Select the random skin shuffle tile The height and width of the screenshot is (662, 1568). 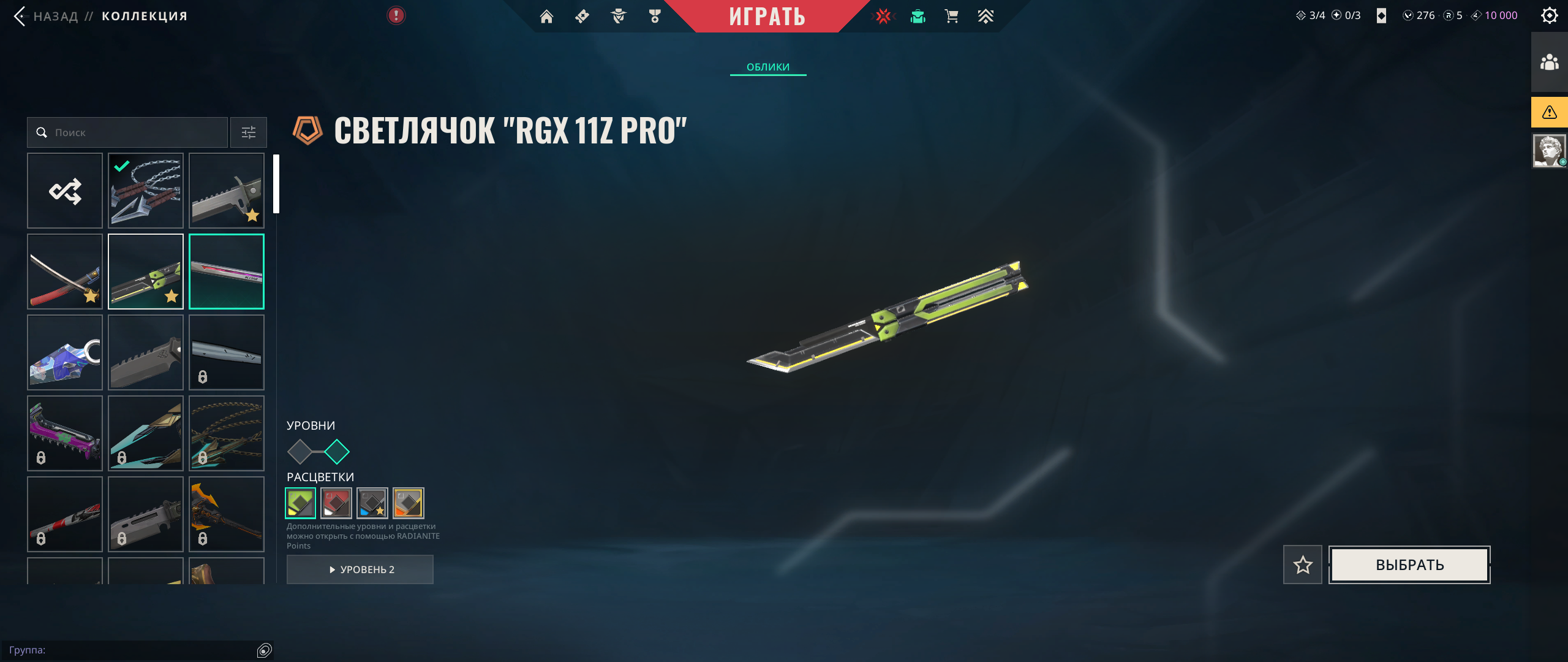(x=65, y=191)
